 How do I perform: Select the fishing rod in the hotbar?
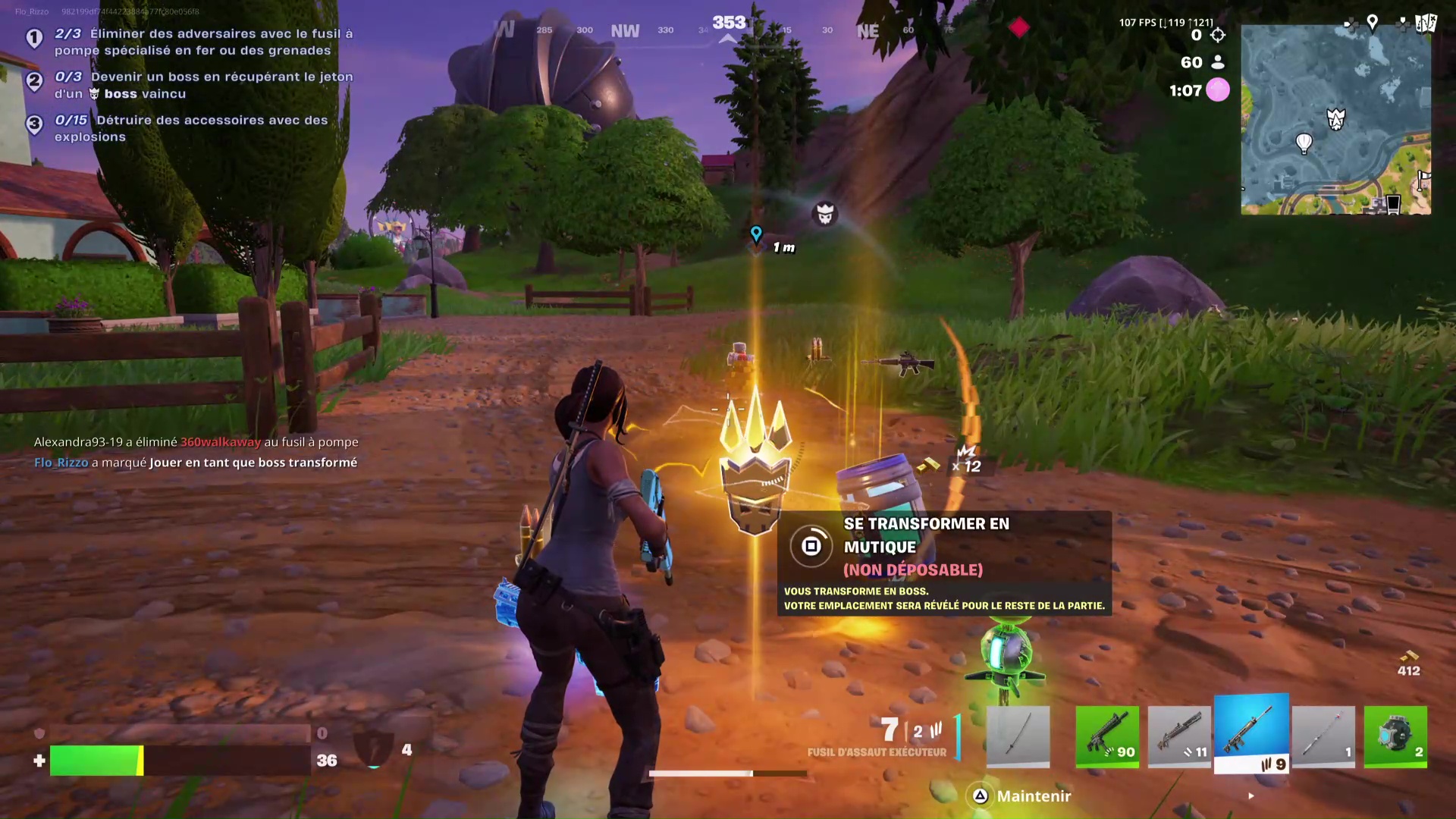click(1323, 736)
